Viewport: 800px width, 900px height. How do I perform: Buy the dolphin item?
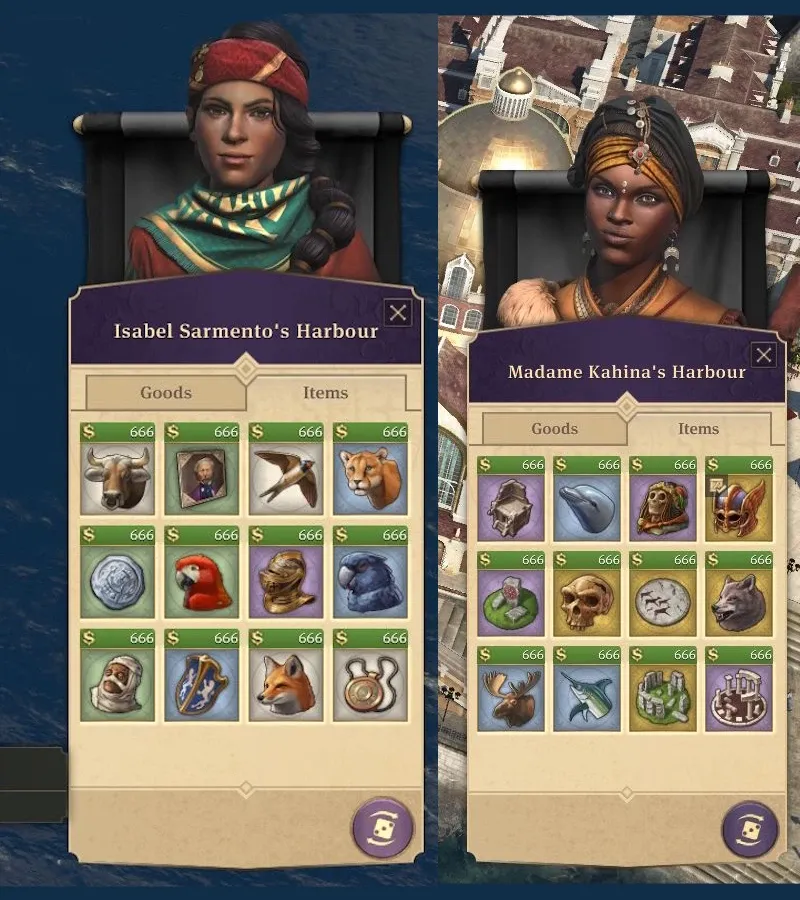587,507
